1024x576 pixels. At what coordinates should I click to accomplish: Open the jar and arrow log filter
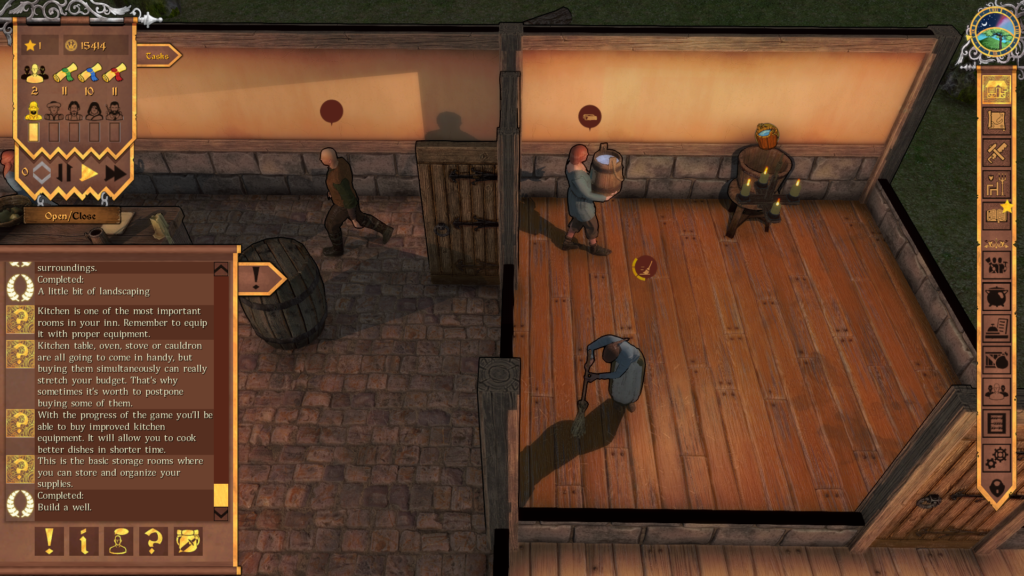(188, 541)
